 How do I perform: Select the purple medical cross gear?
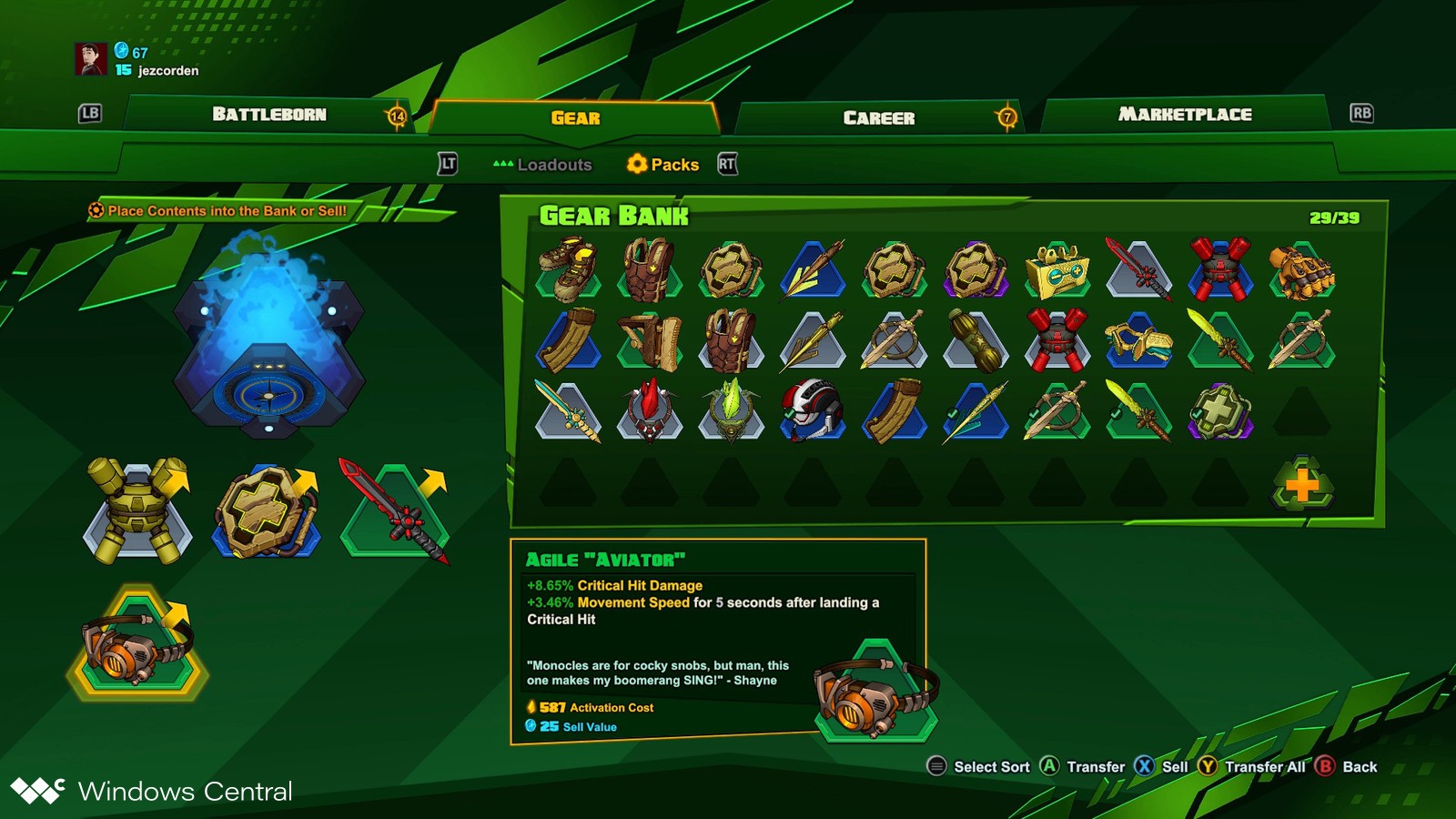coord(1220,410)
